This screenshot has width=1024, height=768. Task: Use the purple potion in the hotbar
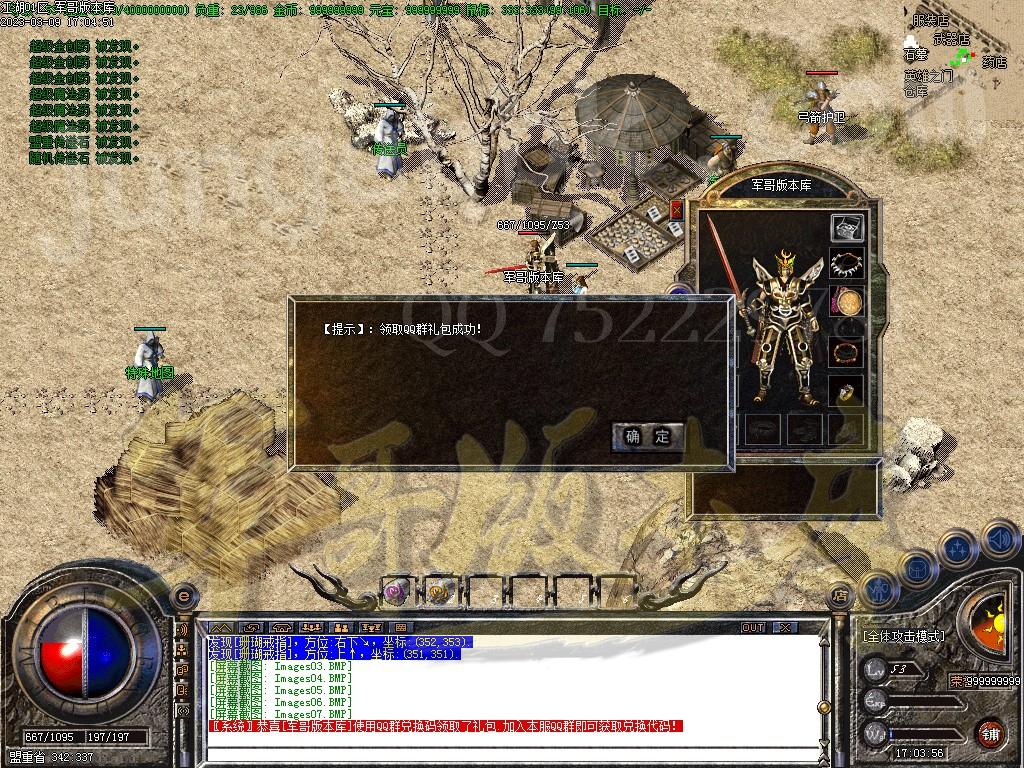[396, 592]
